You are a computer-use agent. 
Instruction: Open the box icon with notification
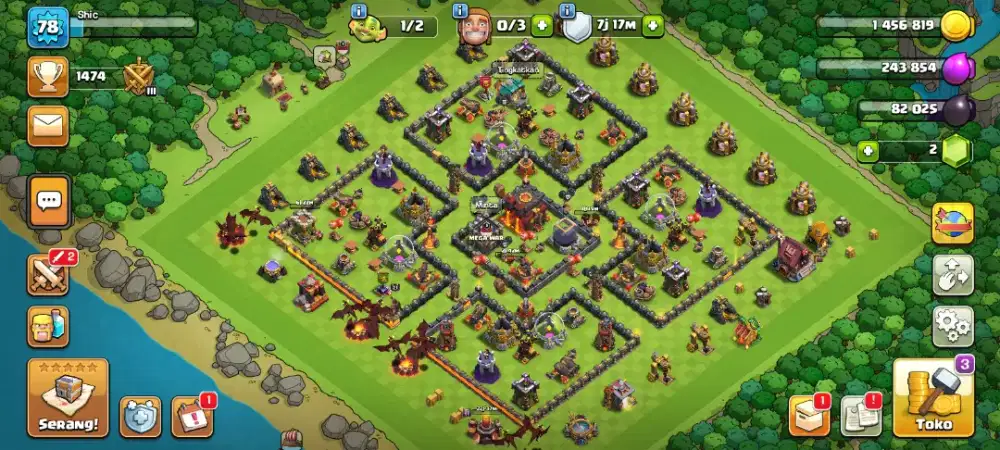(809, 416)
